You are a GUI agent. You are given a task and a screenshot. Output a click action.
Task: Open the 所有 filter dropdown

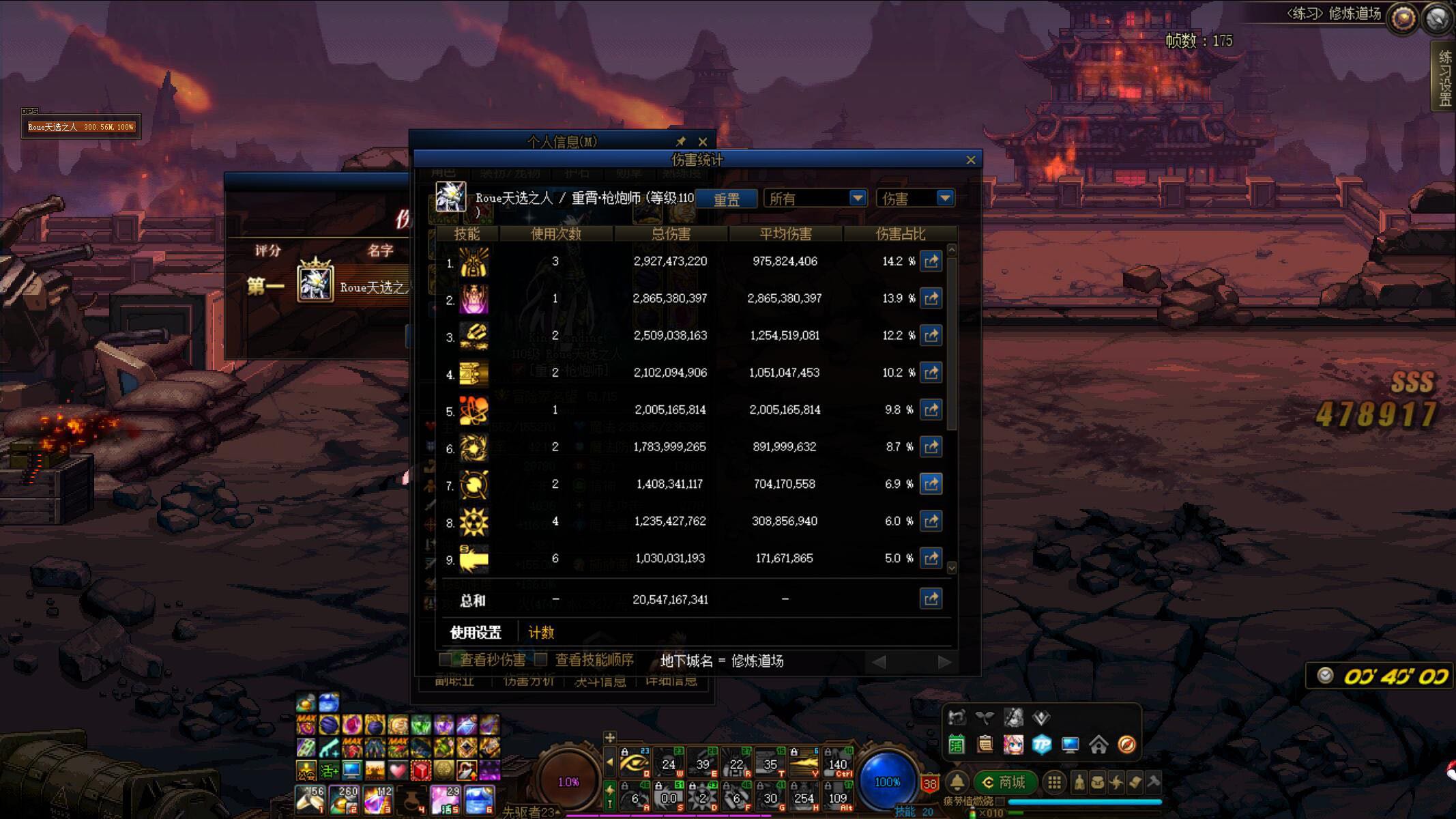858,198
